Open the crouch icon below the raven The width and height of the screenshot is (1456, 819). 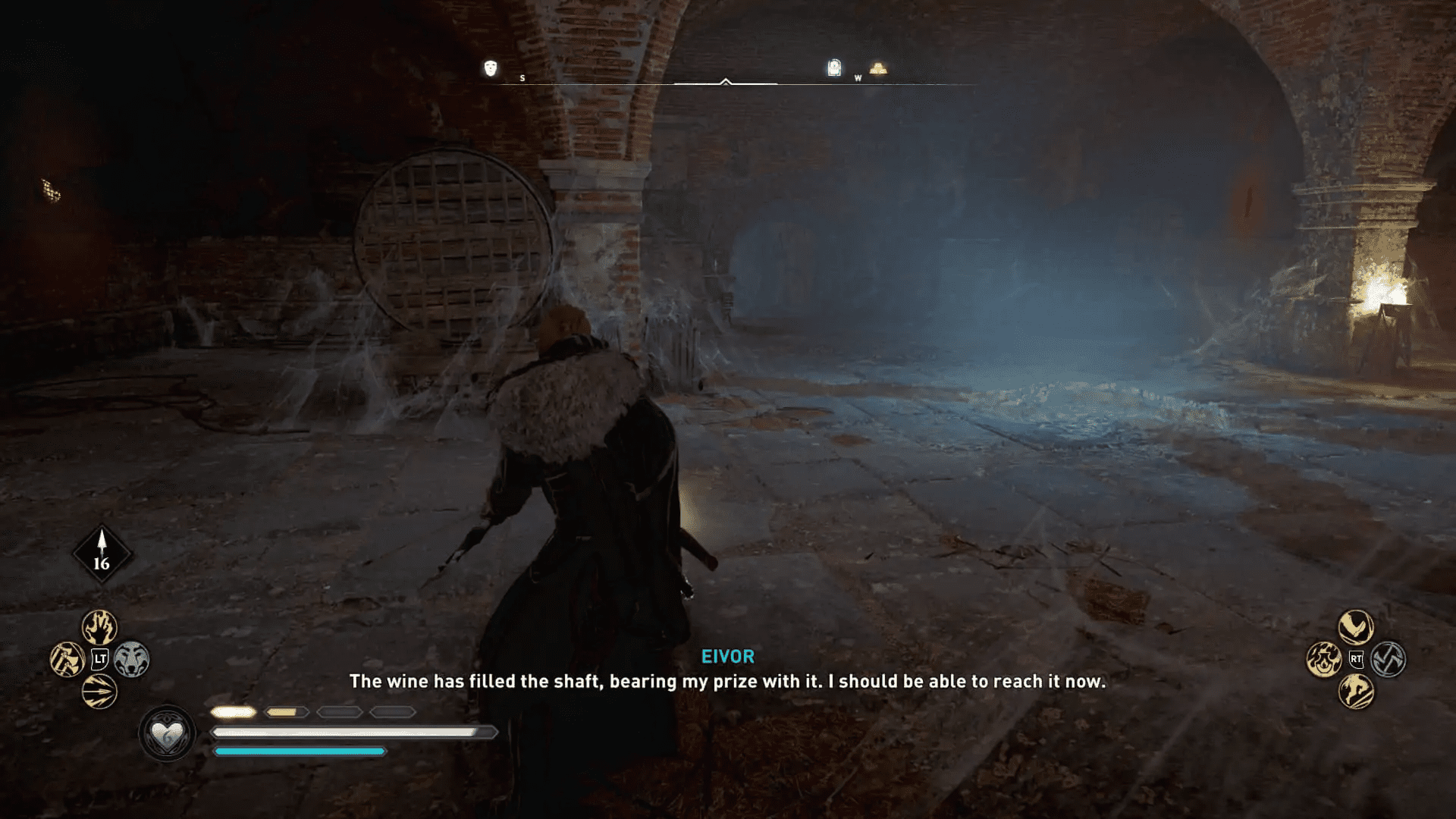[x=1323, y=660]
